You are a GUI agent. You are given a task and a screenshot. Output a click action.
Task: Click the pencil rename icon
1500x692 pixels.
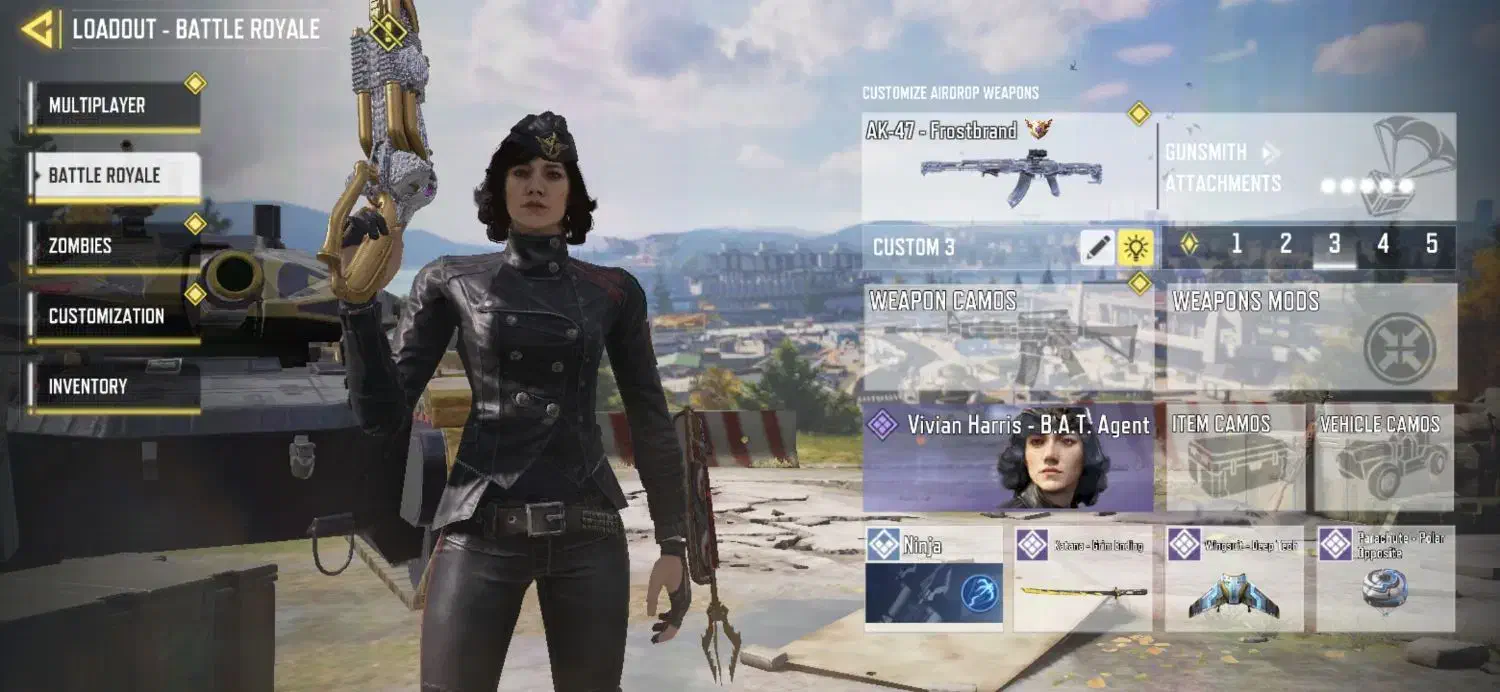click(x=1097, y=247)
